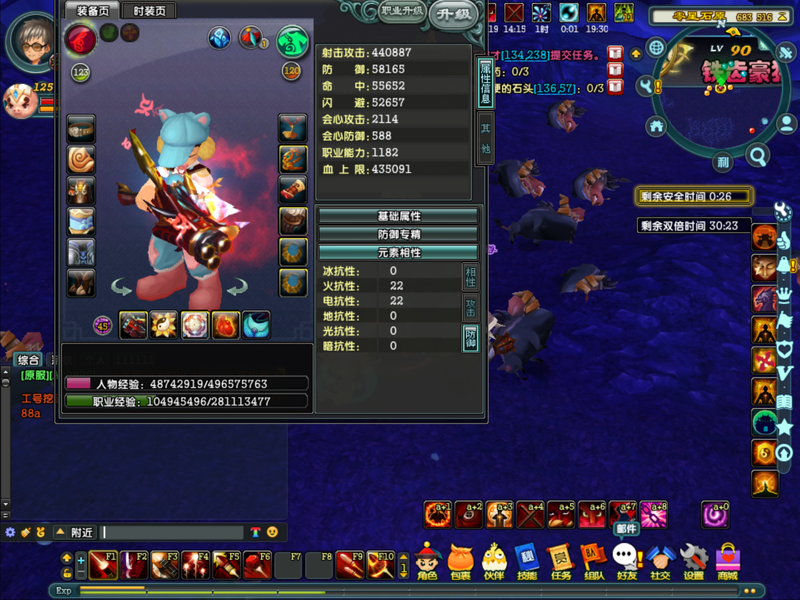Image resolution: width=800 pixels, height=600 pixels.
Task: Open the 职业升级 class upgrade button
Action: 402,12
